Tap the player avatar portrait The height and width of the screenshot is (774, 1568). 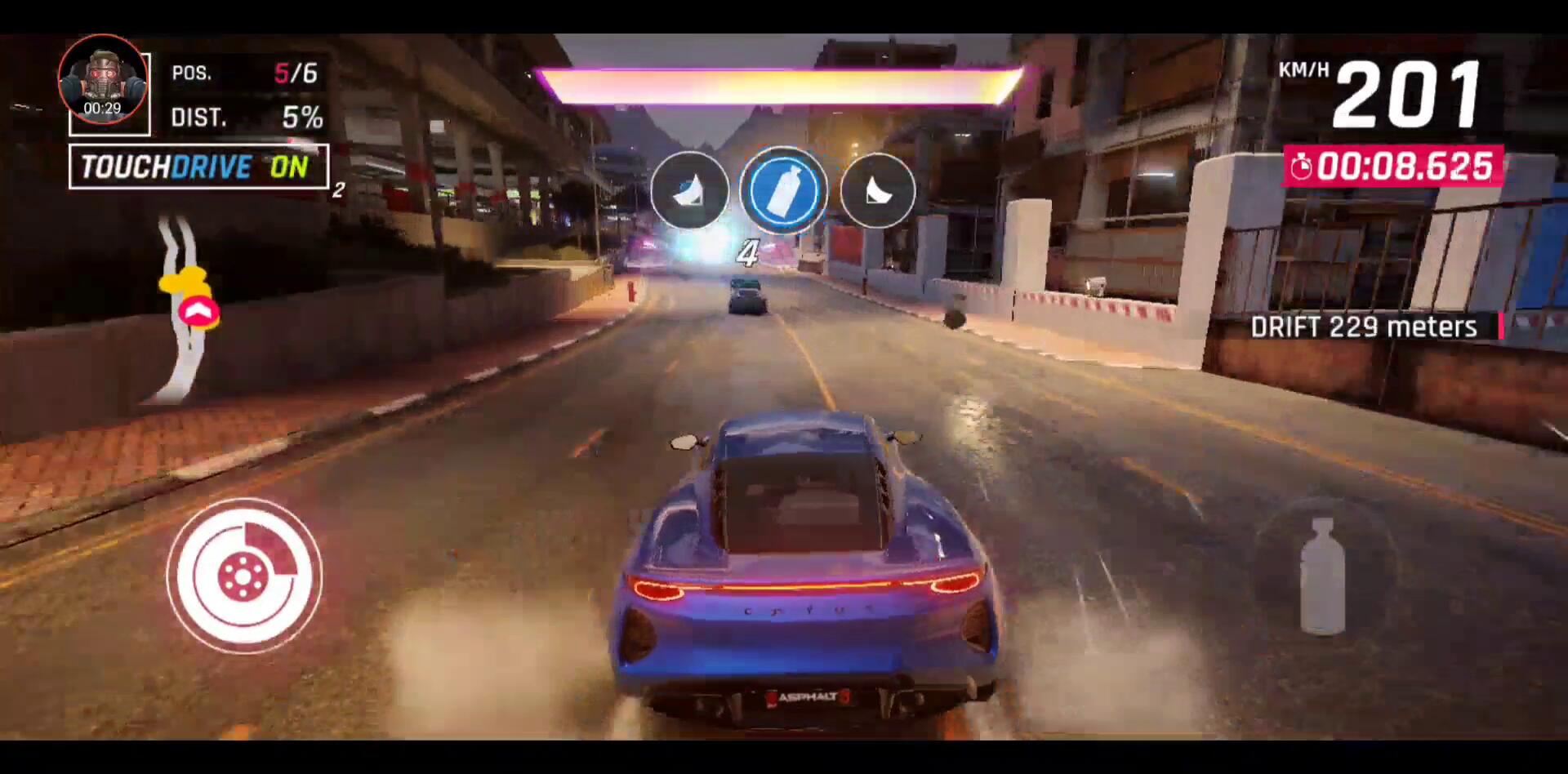[103, 83]
